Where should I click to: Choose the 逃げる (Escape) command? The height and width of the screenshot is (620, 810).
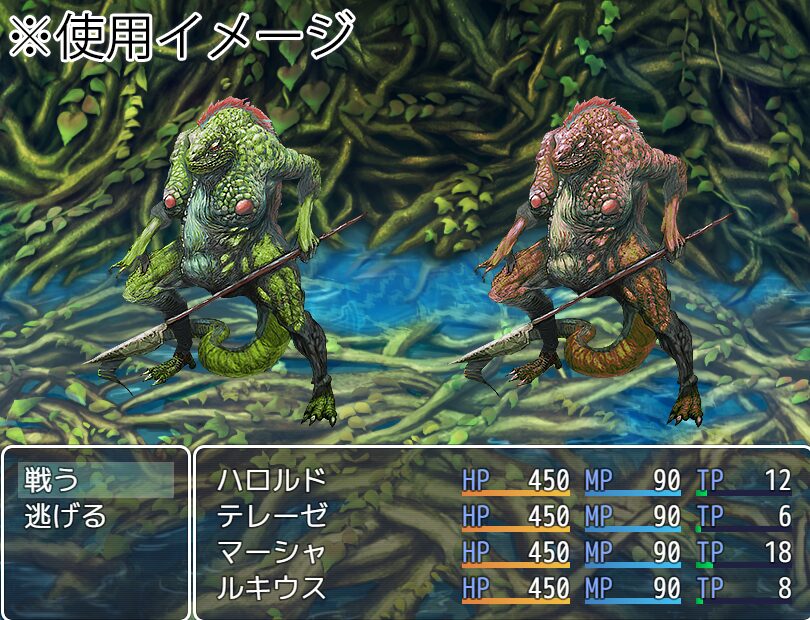65,517
